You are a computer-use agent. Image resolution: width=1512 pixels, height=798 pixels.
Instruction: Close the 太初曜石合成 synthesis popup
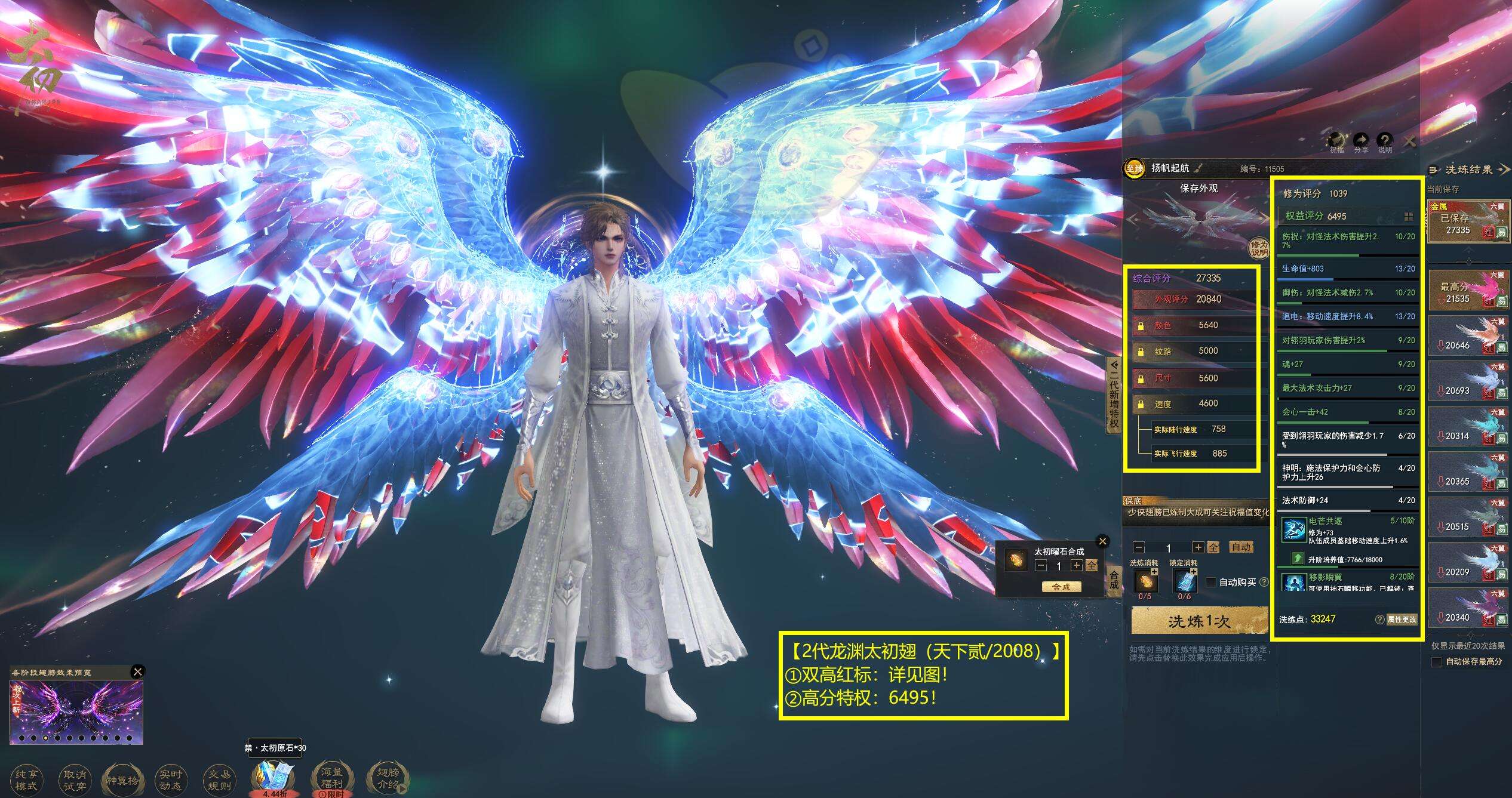(x=1103, y=541)
